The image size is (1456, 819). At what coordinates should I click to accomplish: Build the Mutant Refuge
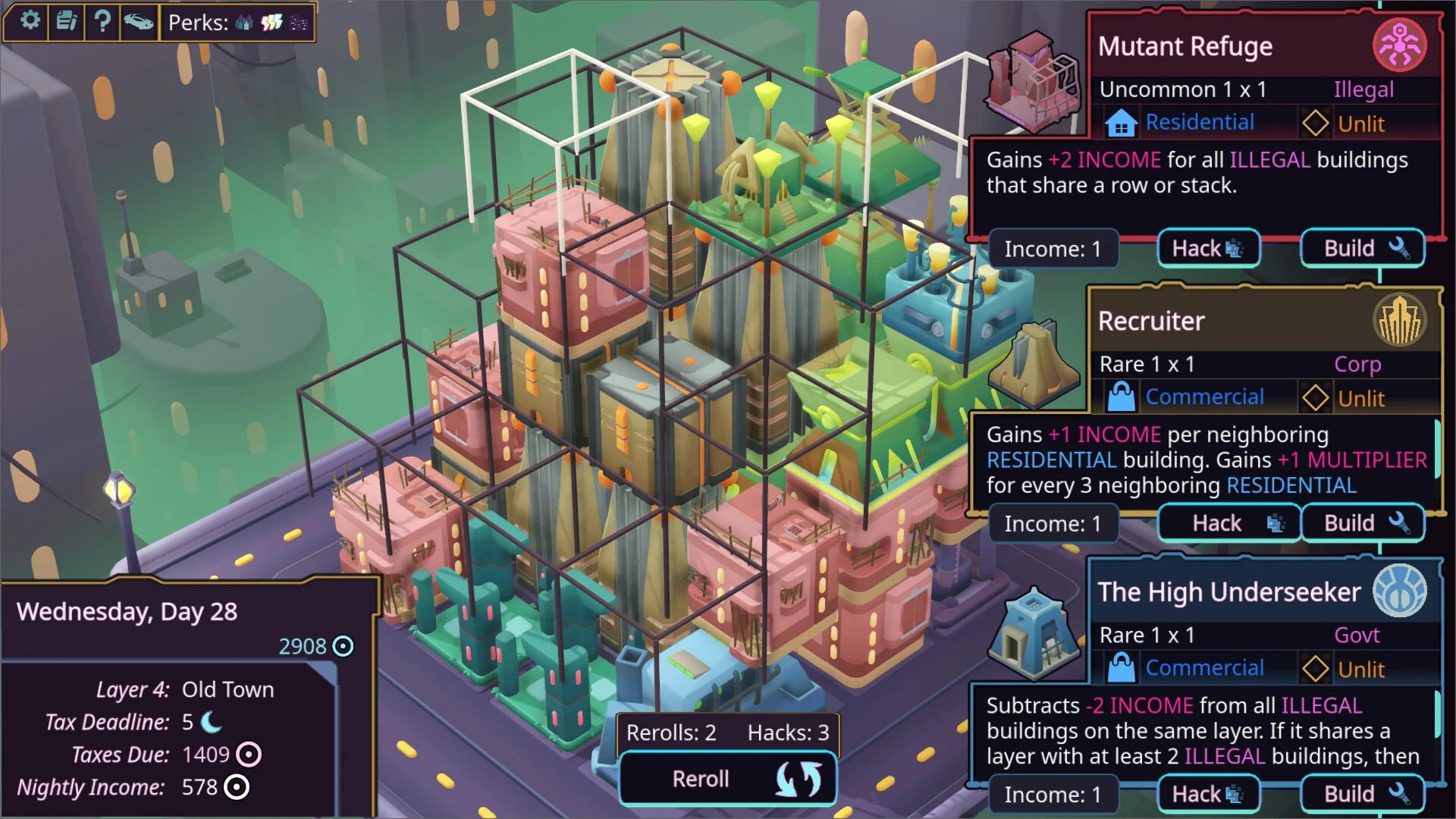[x=1363, y=249]
